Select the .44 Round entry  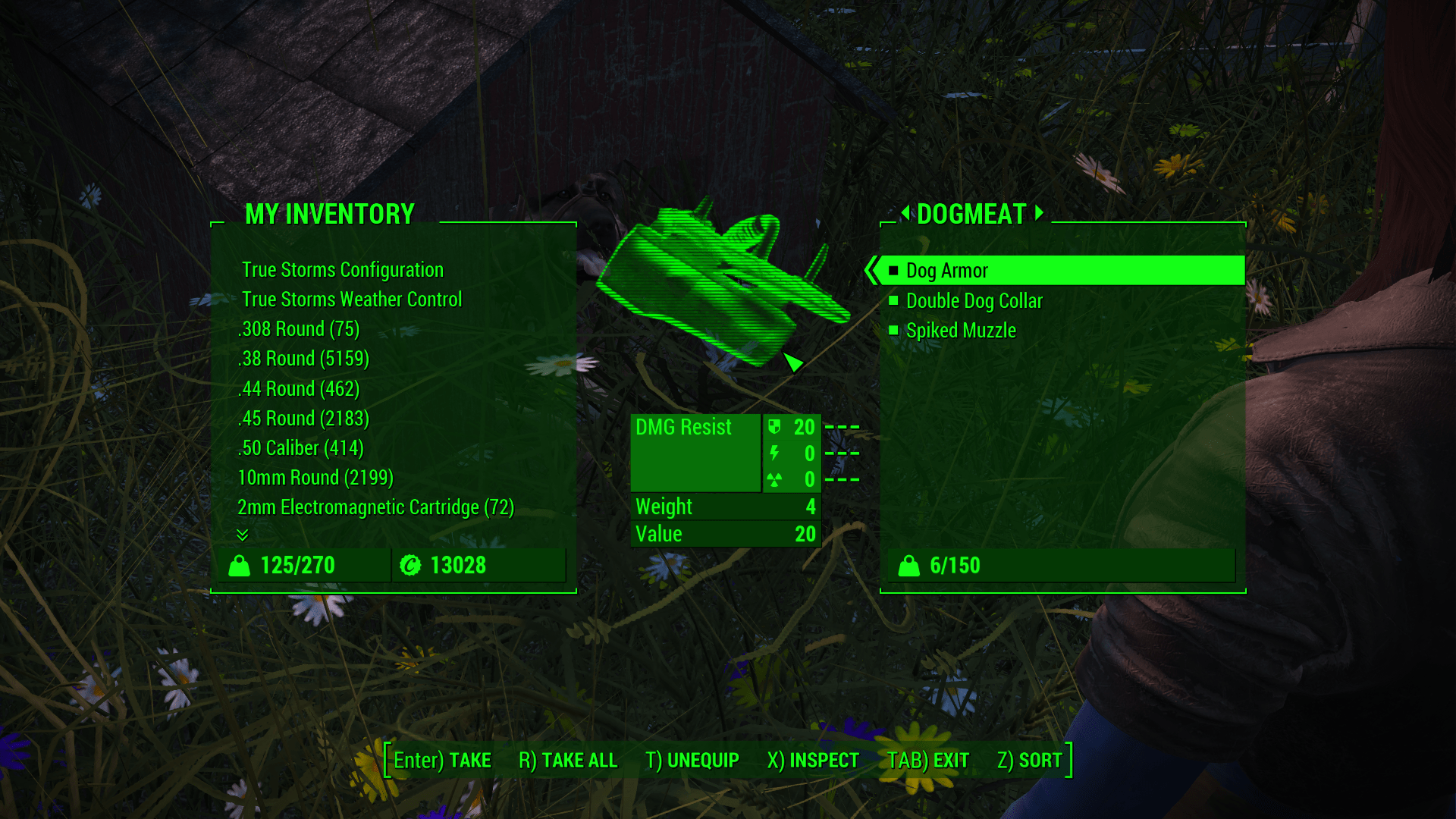click(x=299, y=389)
